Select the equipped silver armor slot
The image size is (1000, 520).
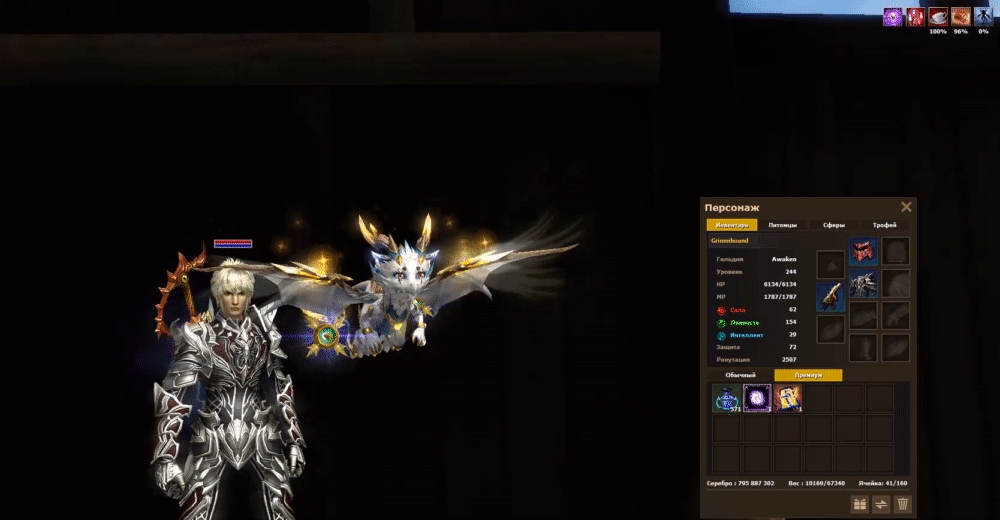point(863,284)
